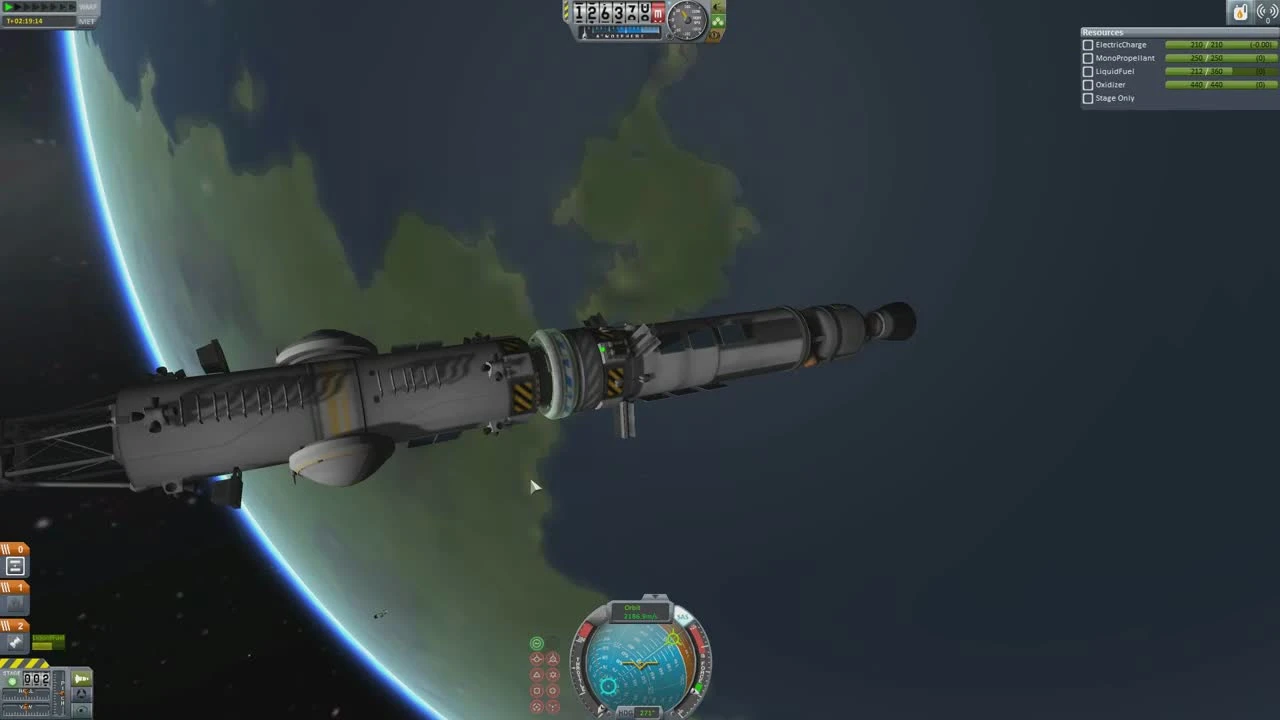Click the green recover vessel icon top-right
This screenshot has height=720, width=1280.
1241,11
